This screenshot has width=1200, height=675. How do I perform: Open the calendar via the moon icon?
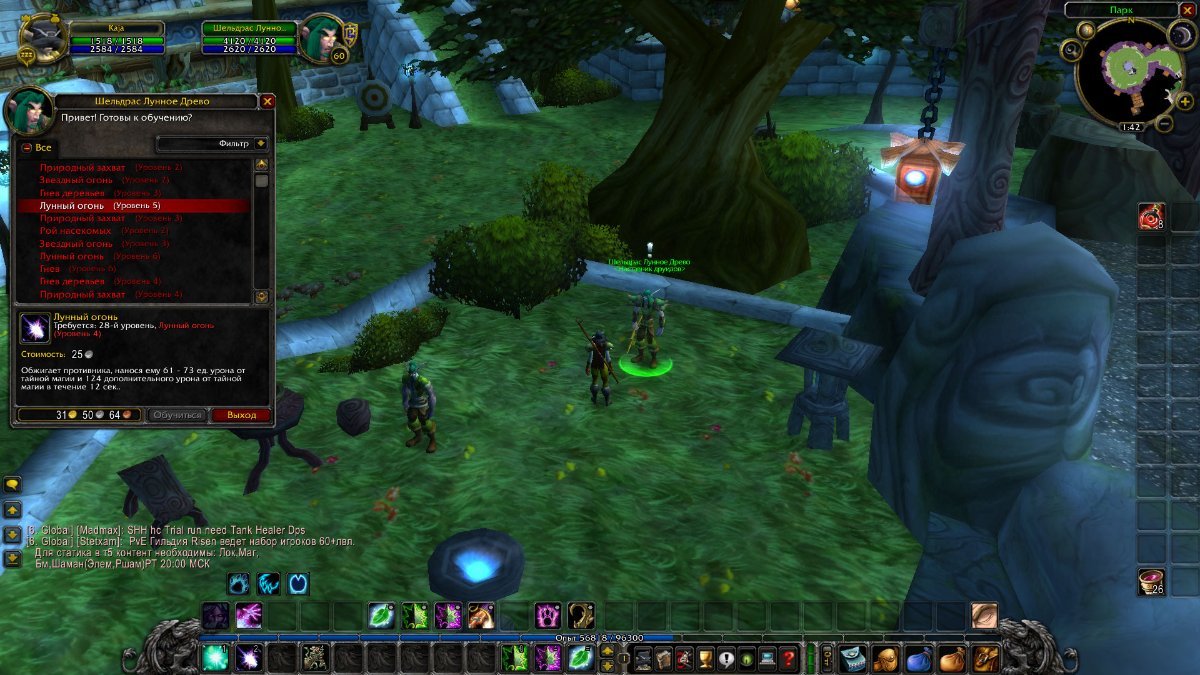pos(1181,33)
